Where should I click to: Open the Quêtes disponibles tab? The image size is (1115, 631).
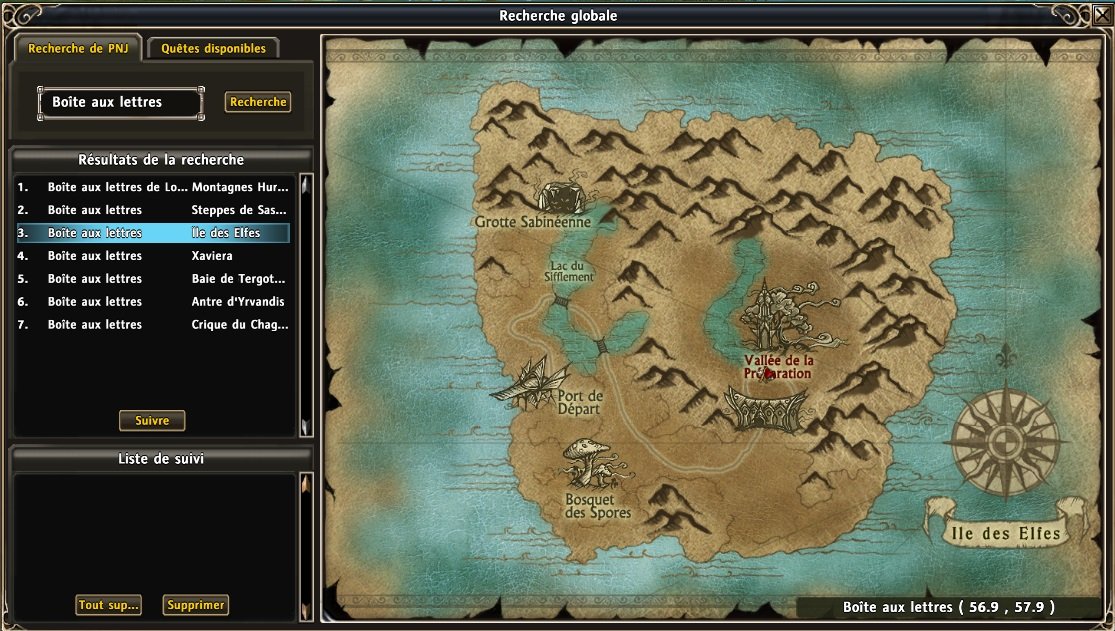pos(213,48)
